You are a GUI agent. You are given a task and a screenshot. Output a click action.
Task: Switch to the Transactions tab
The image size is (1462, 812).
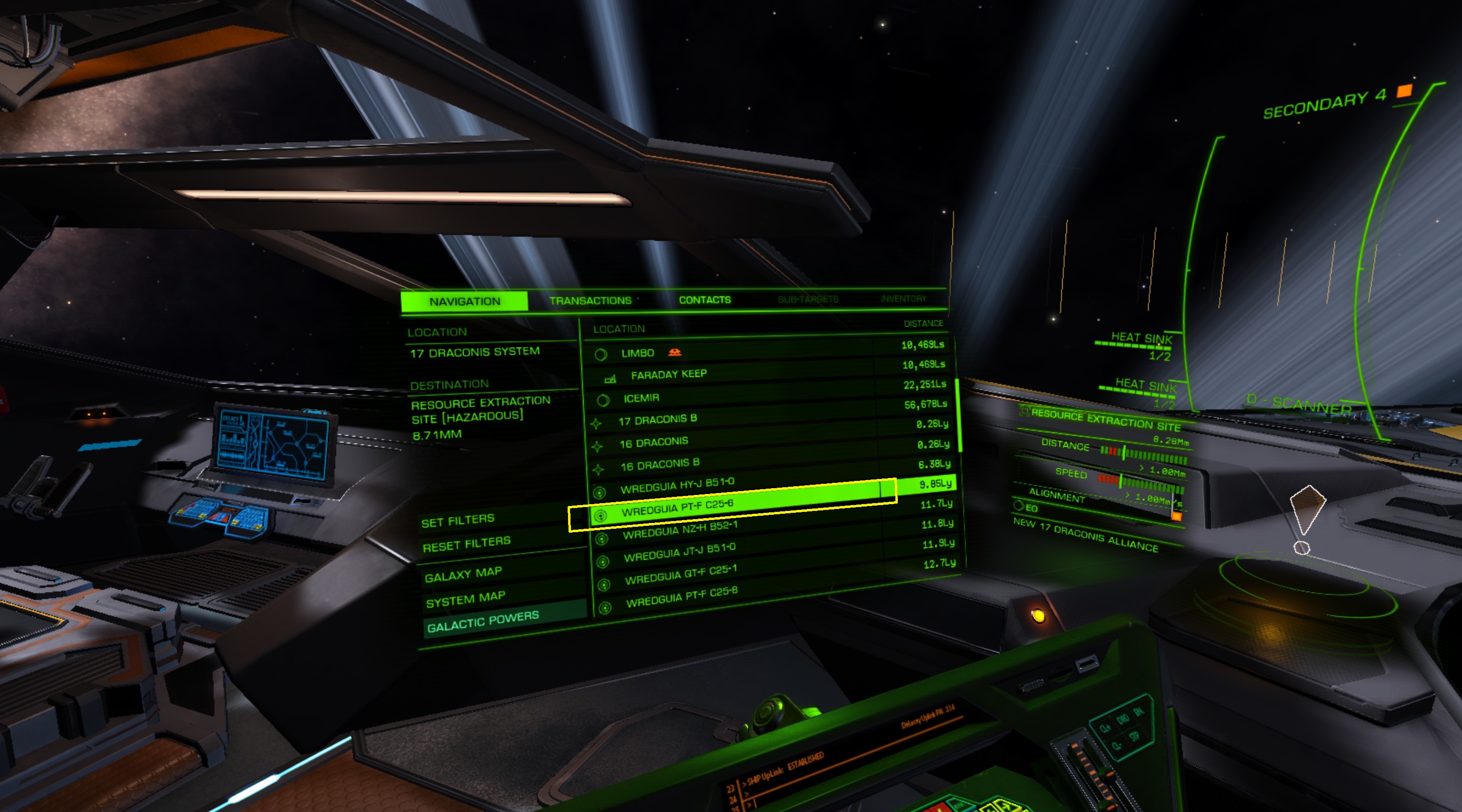tap(590, 300)
